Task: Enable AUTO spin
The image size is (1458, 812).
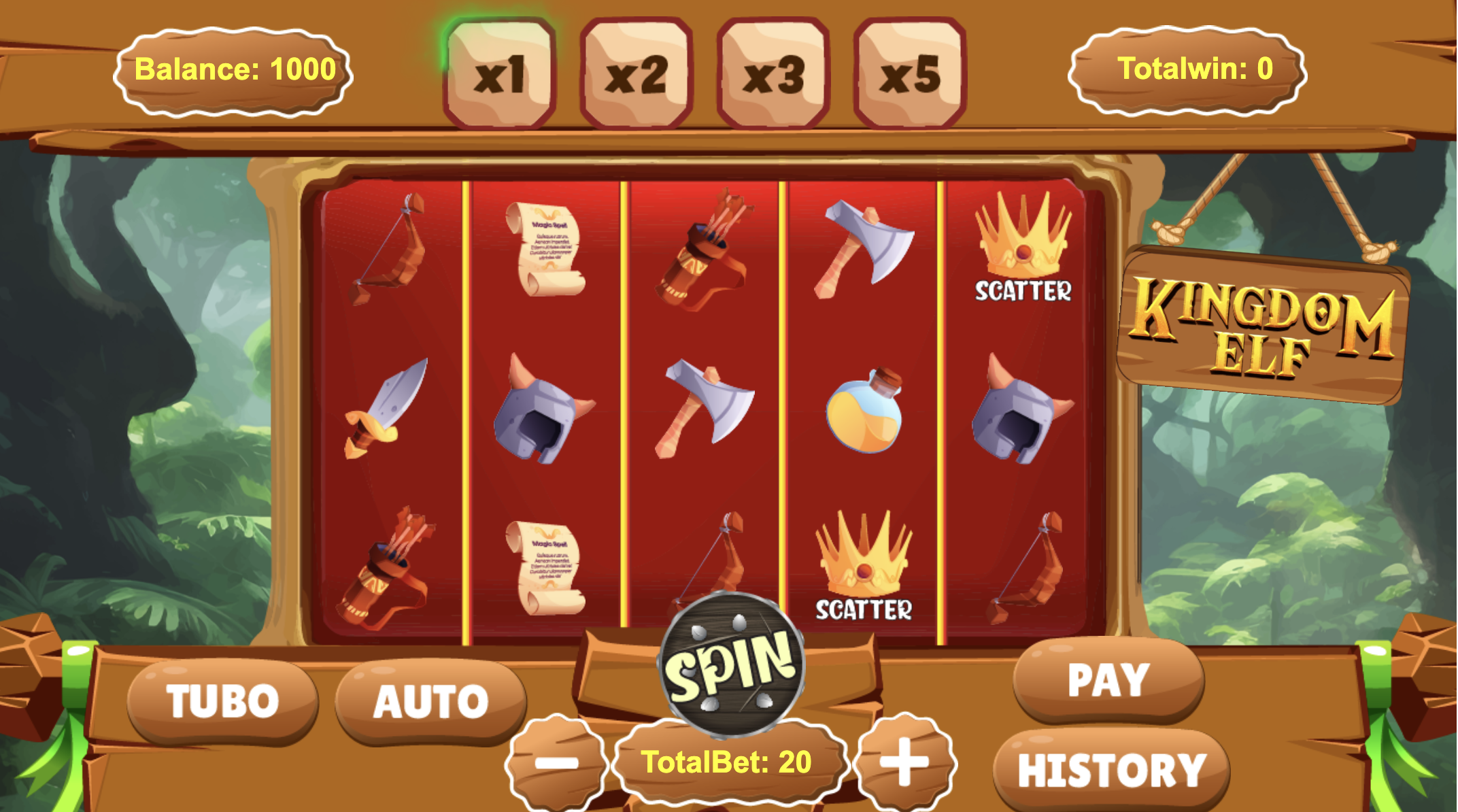Action: 430,700
